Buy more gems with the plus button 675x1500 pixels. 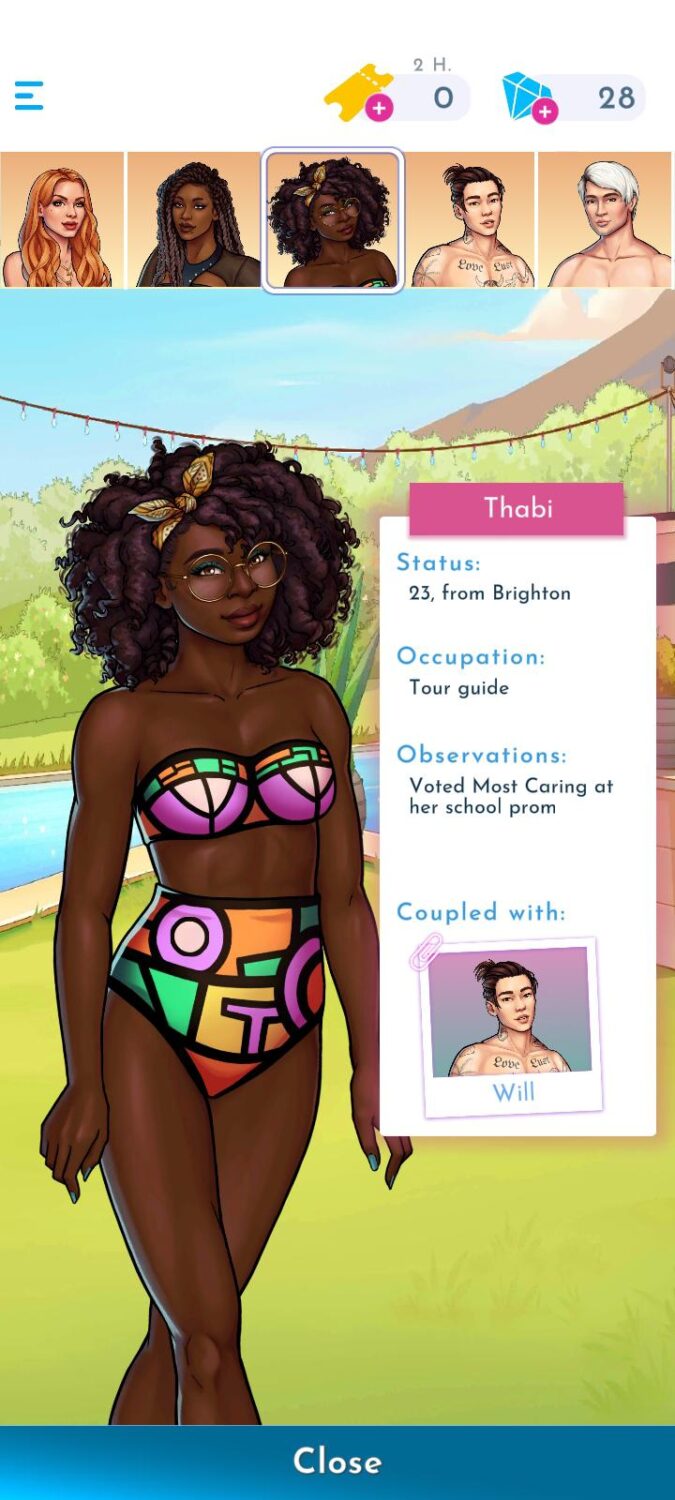click(545, 111)
